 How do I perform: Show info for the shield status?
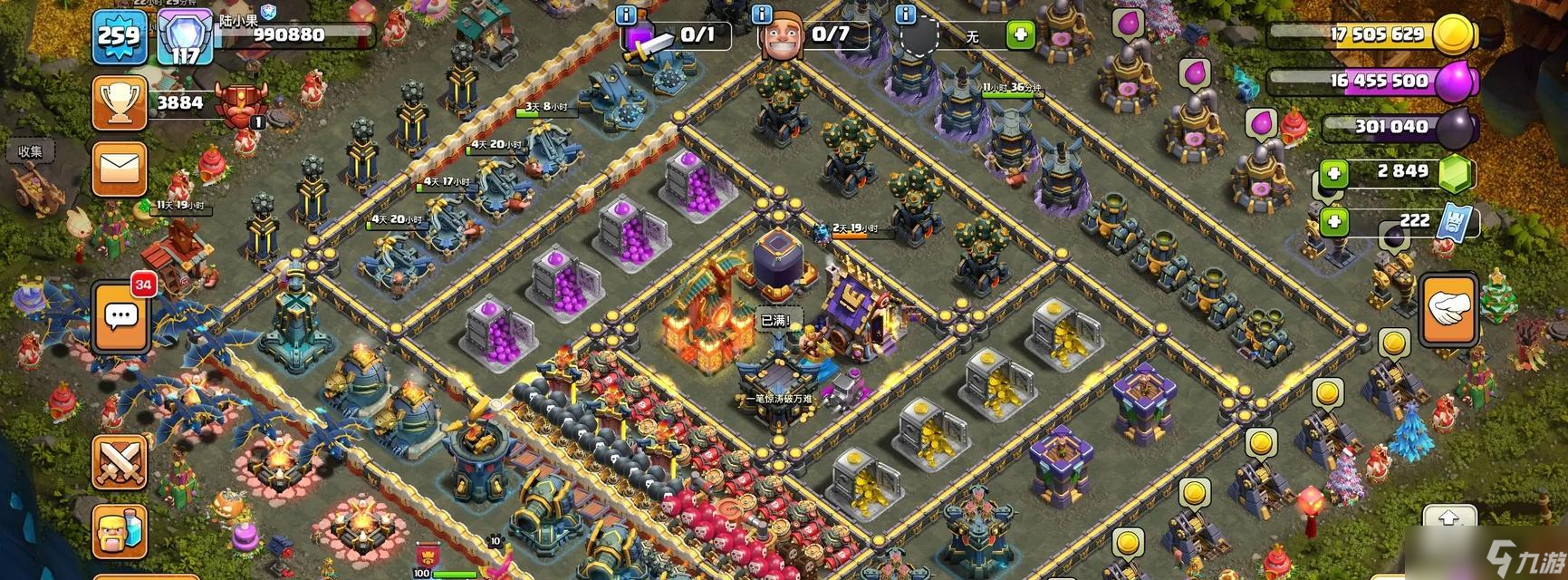905,14
